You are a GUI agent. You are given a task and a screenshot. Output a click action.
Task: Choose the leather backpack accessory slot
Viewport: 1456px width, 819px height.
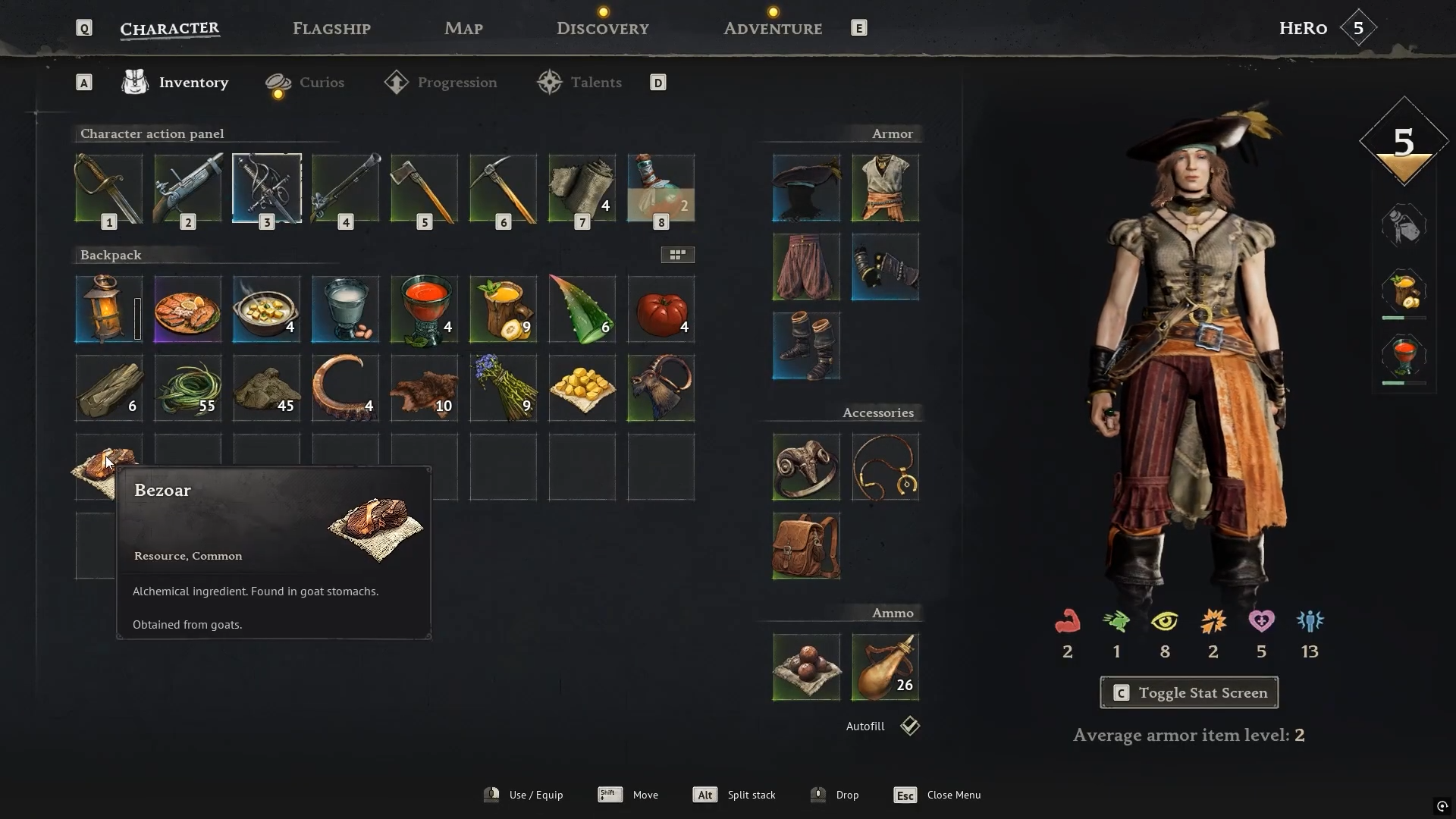[806, 546]
